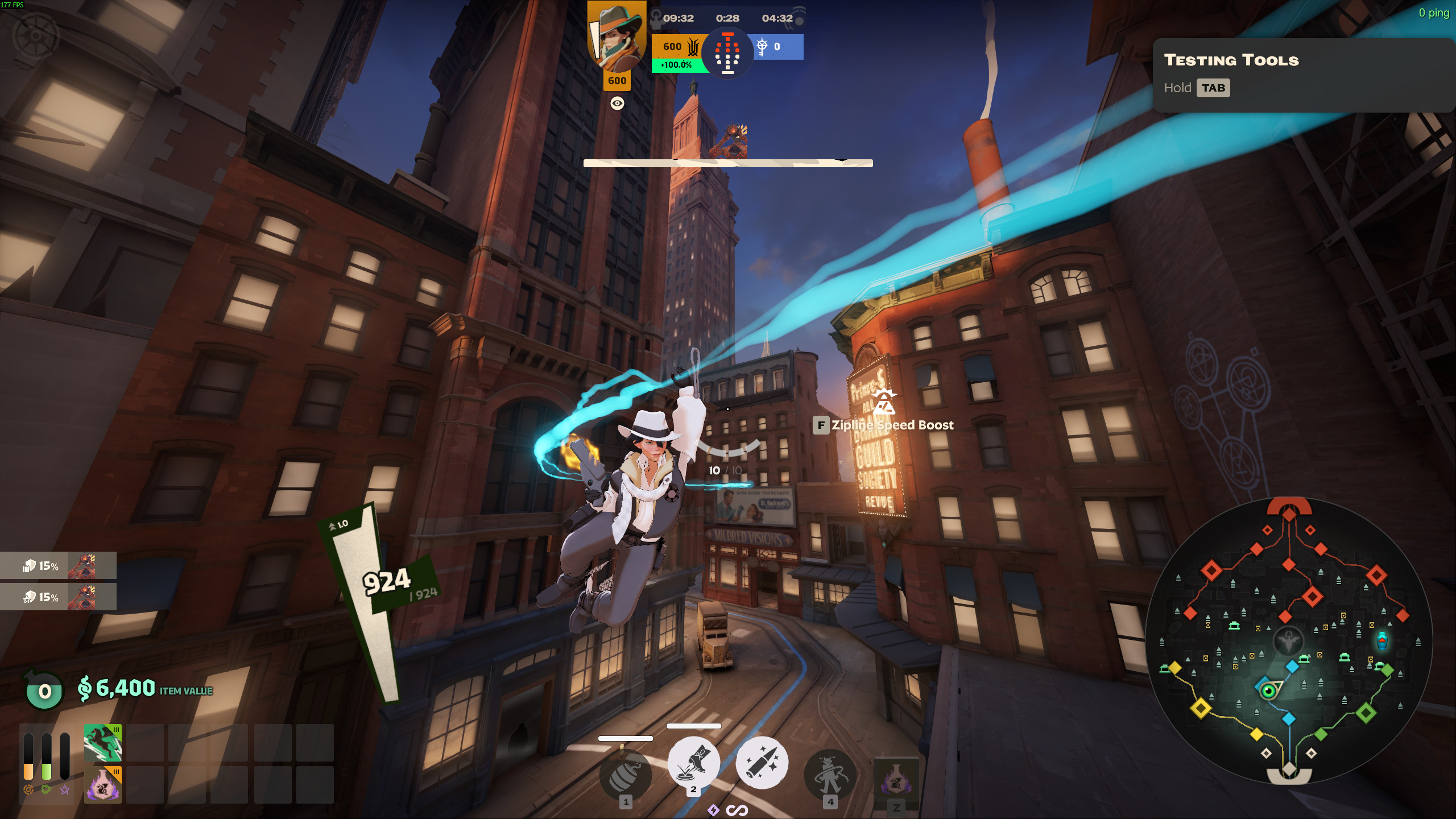Viewport: 1456px width, 819px height.
Task: Select the purple flask inventory slot
Action: (x=103, y=785)
